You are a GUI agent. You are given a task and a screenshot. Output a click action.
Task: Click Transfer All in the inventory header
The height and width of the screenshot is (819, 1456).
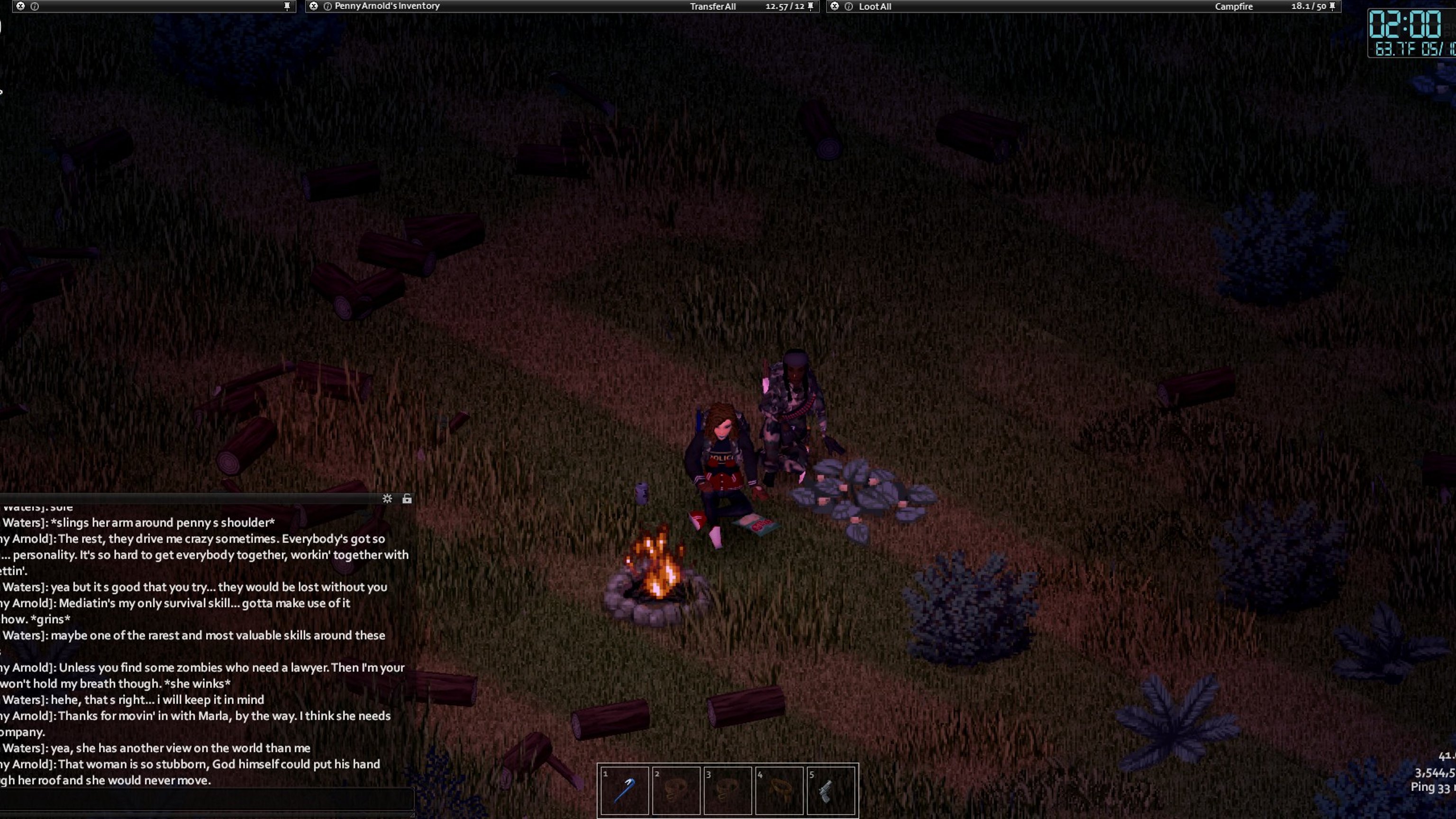(712, 7)
